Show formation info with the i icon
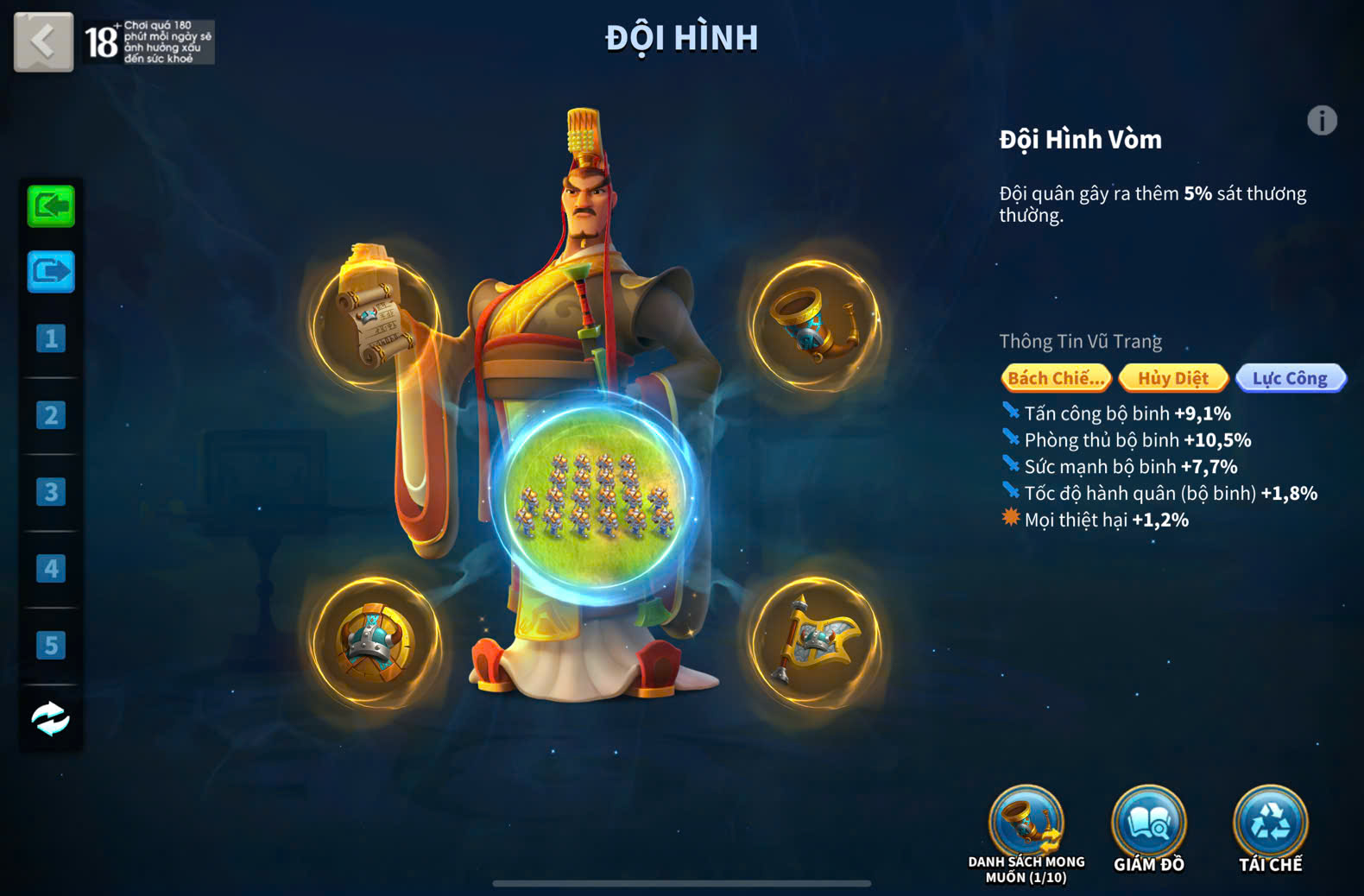 tap(1322, 121)
